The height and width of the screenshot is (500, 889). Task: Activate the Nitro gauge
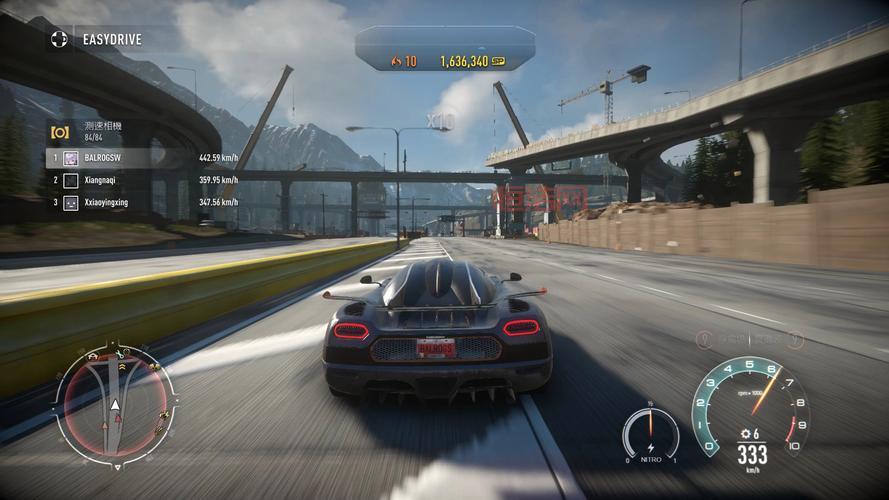tap(650, 435)
